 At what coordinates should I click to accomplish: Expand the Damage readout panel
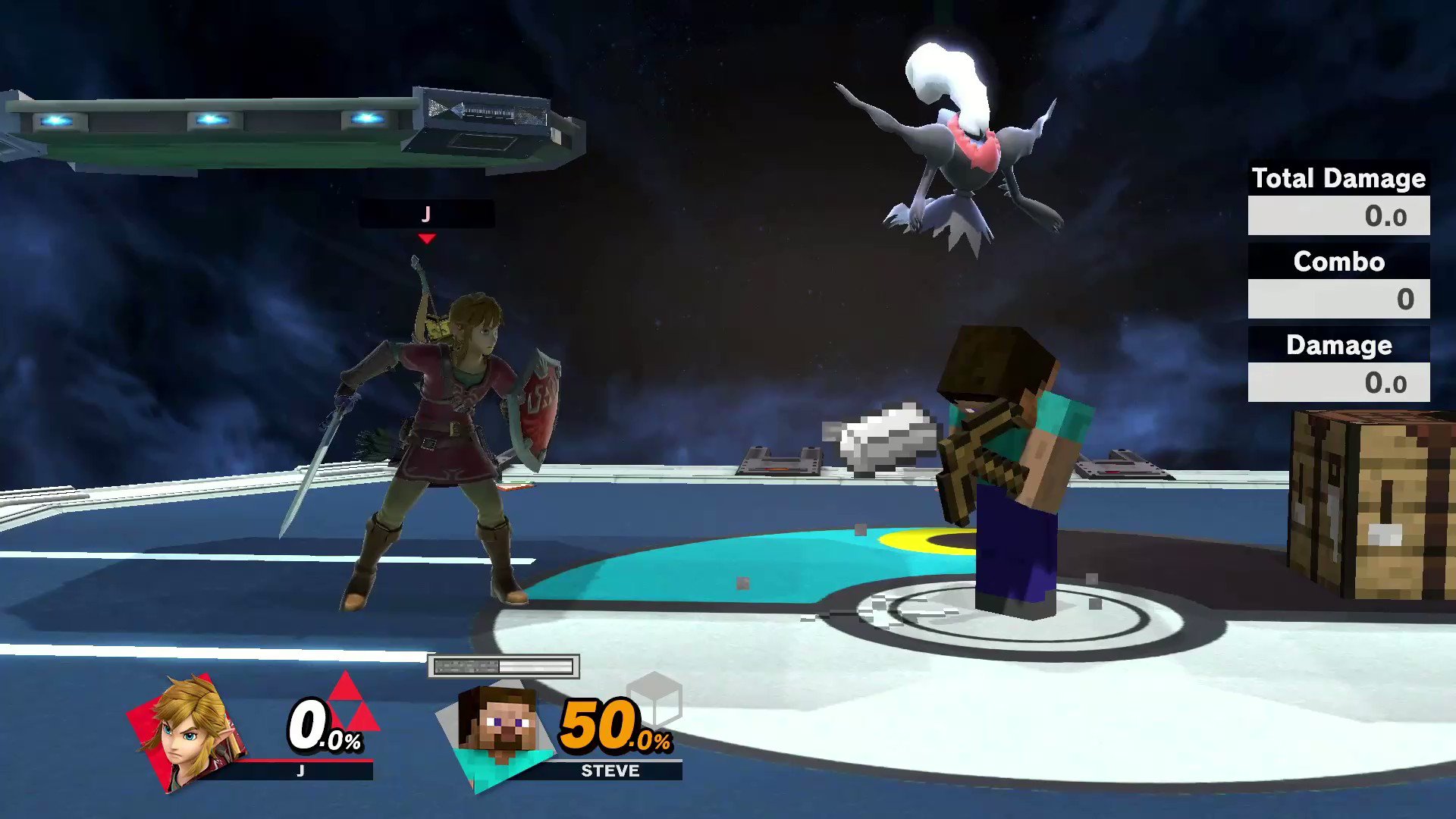[1338, 345]
